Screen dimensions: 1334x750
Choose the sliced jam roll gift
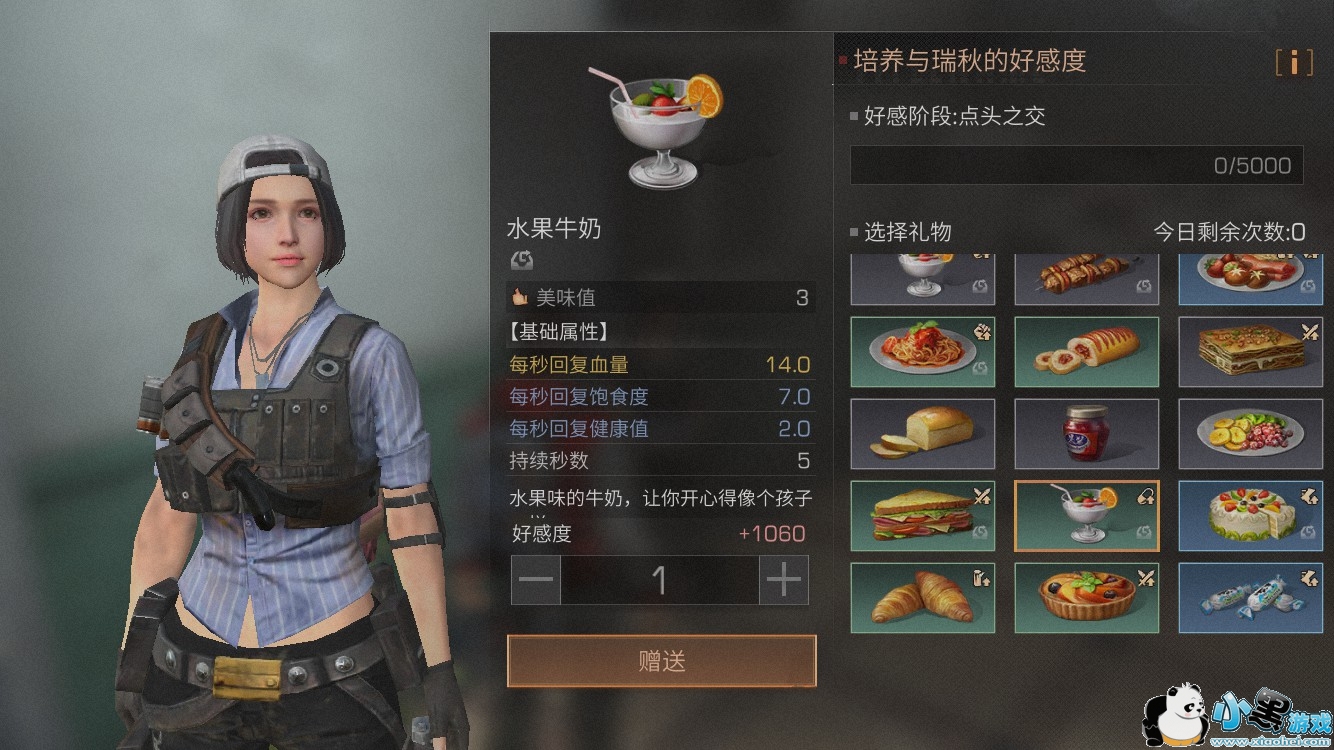tap(1086, 352)
